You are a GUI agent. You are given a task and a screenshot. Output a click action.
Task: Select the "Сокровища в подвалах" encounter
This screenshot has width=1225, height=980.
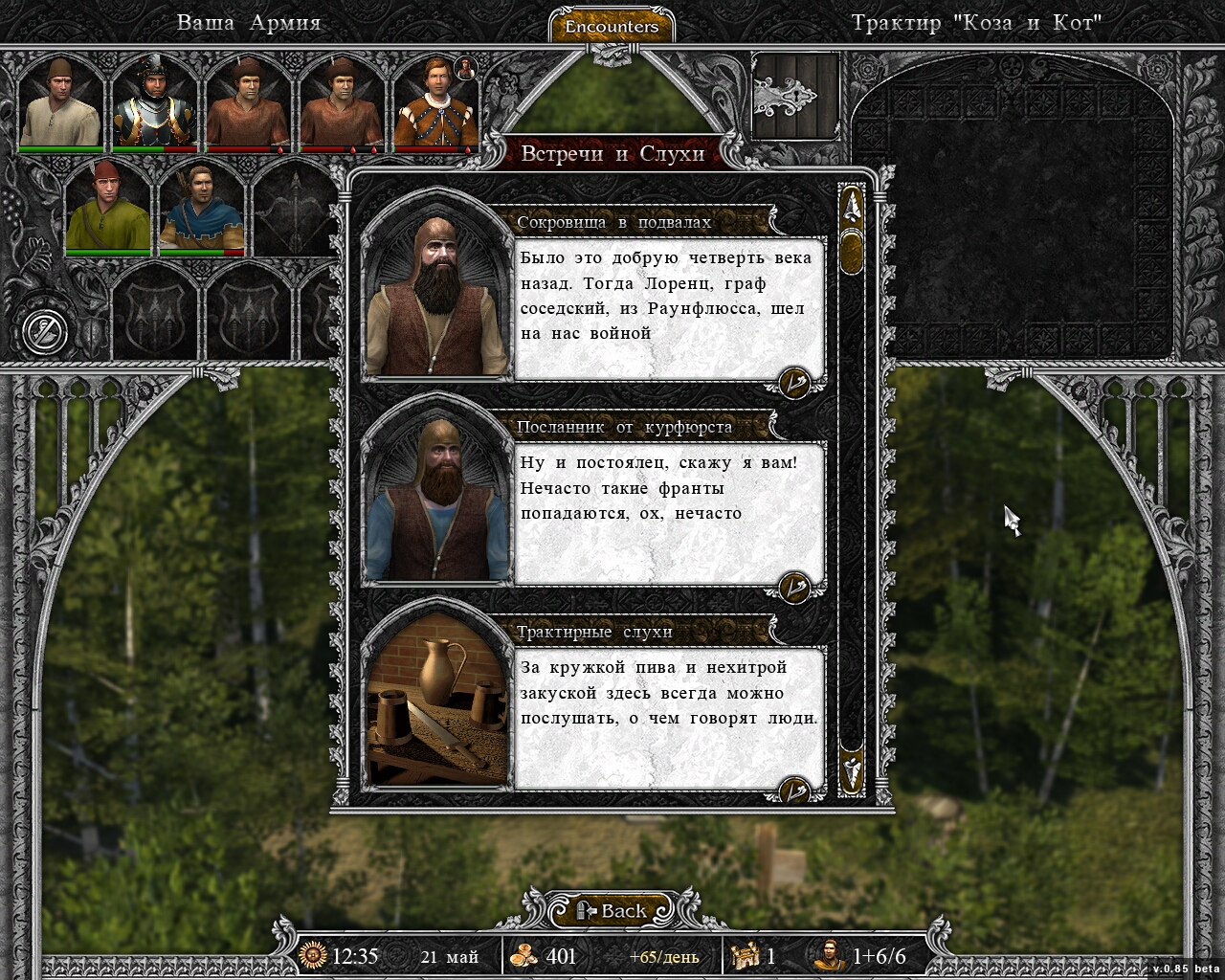pyautogui.click(x=613, y=223)
